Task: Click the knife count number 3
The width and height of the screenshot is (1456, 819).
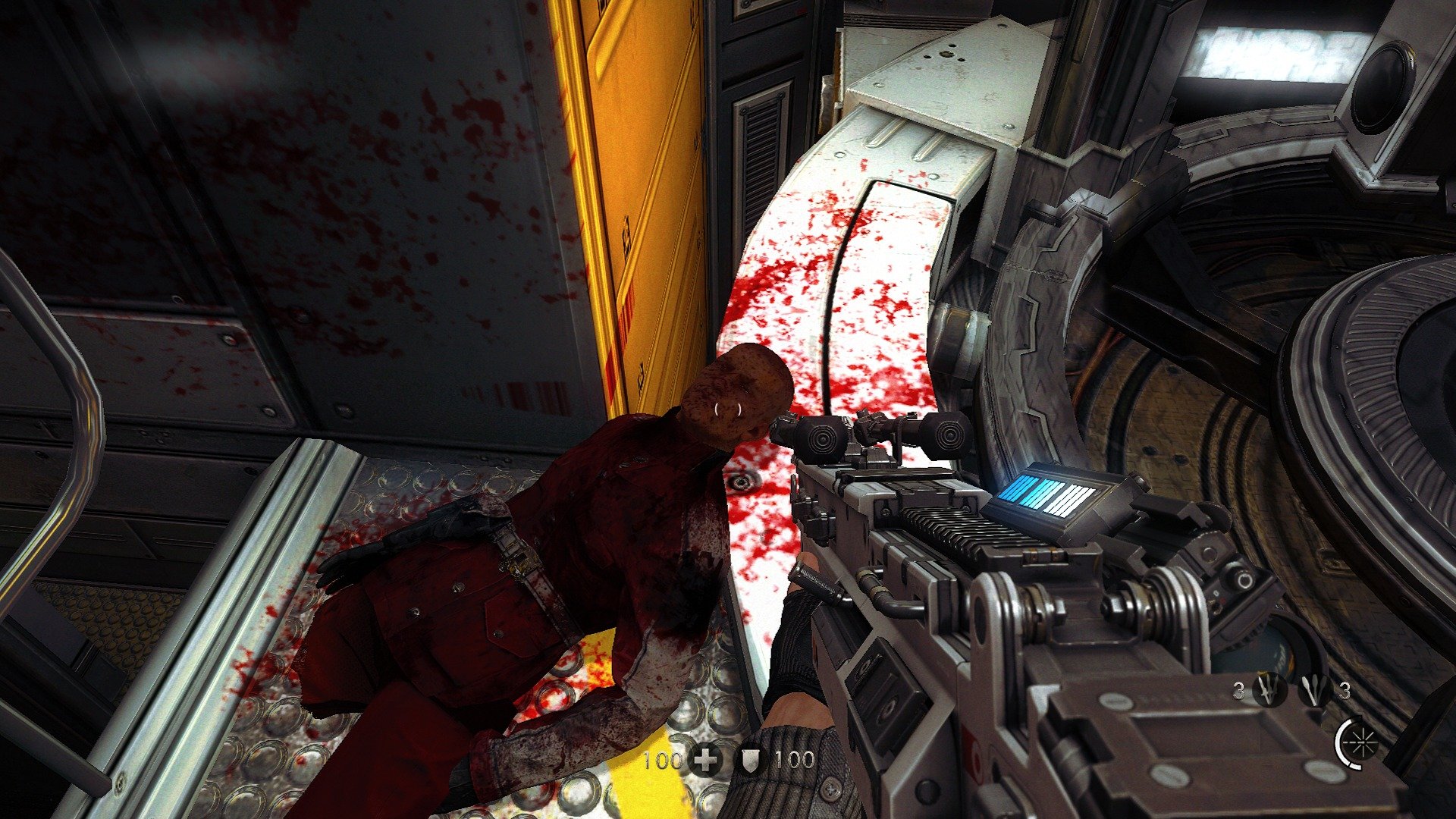Action: (1238, 689)
